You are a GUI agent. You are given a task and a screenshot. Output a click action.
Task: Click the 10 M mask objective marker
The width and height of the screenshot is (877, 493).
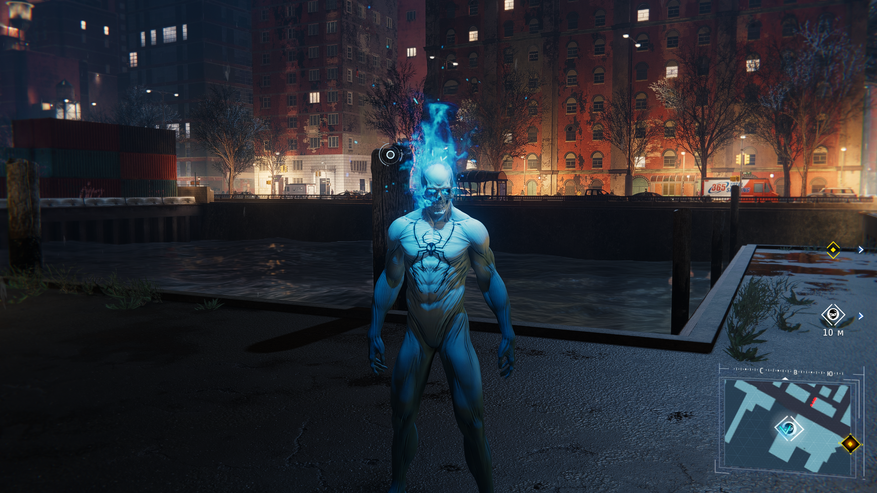(832, 316)
